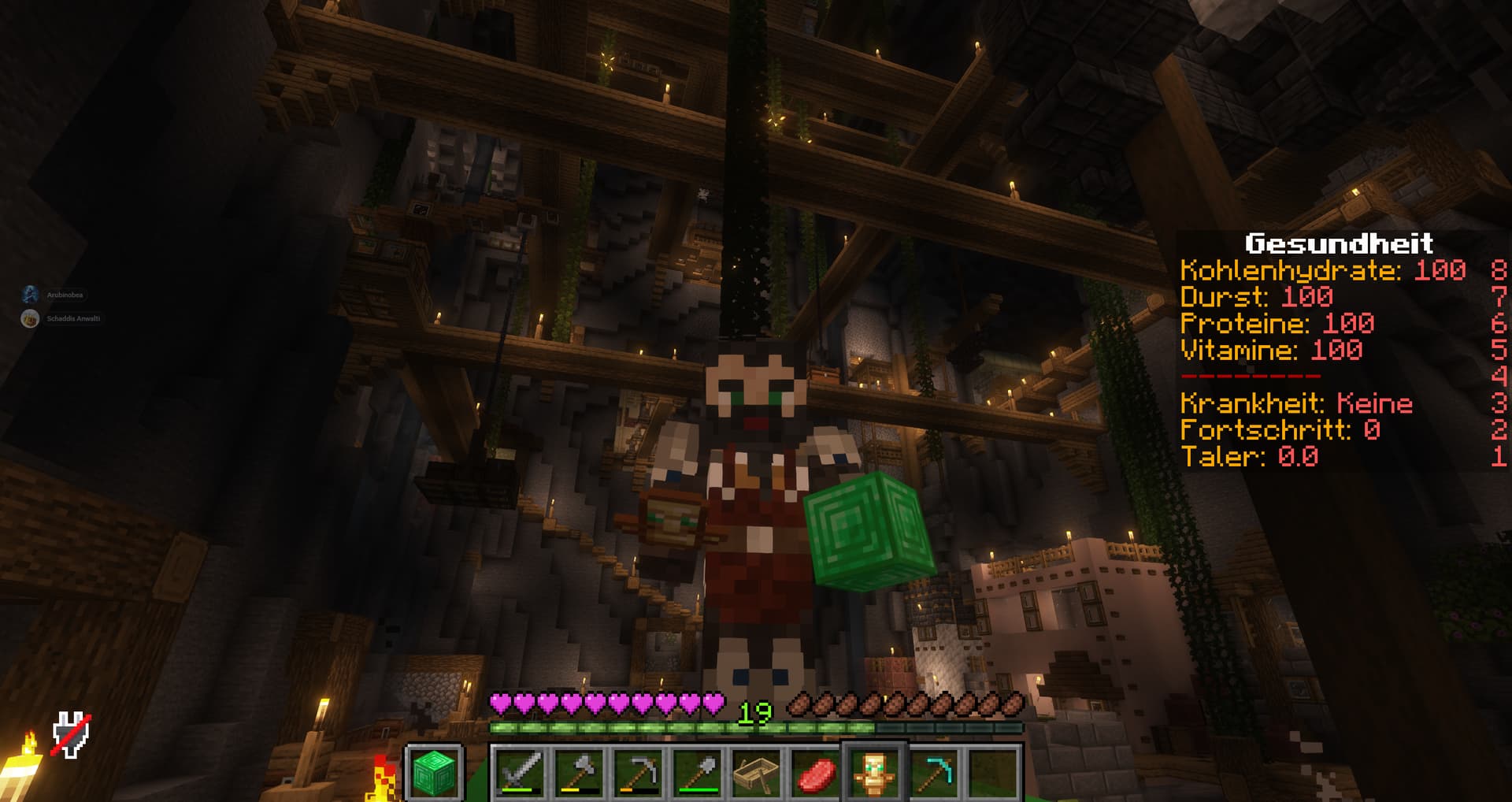Viewport: 1512px width, 802px height.
Task: Pick the oak boat hotbar slot
Action: pos(757,772)
